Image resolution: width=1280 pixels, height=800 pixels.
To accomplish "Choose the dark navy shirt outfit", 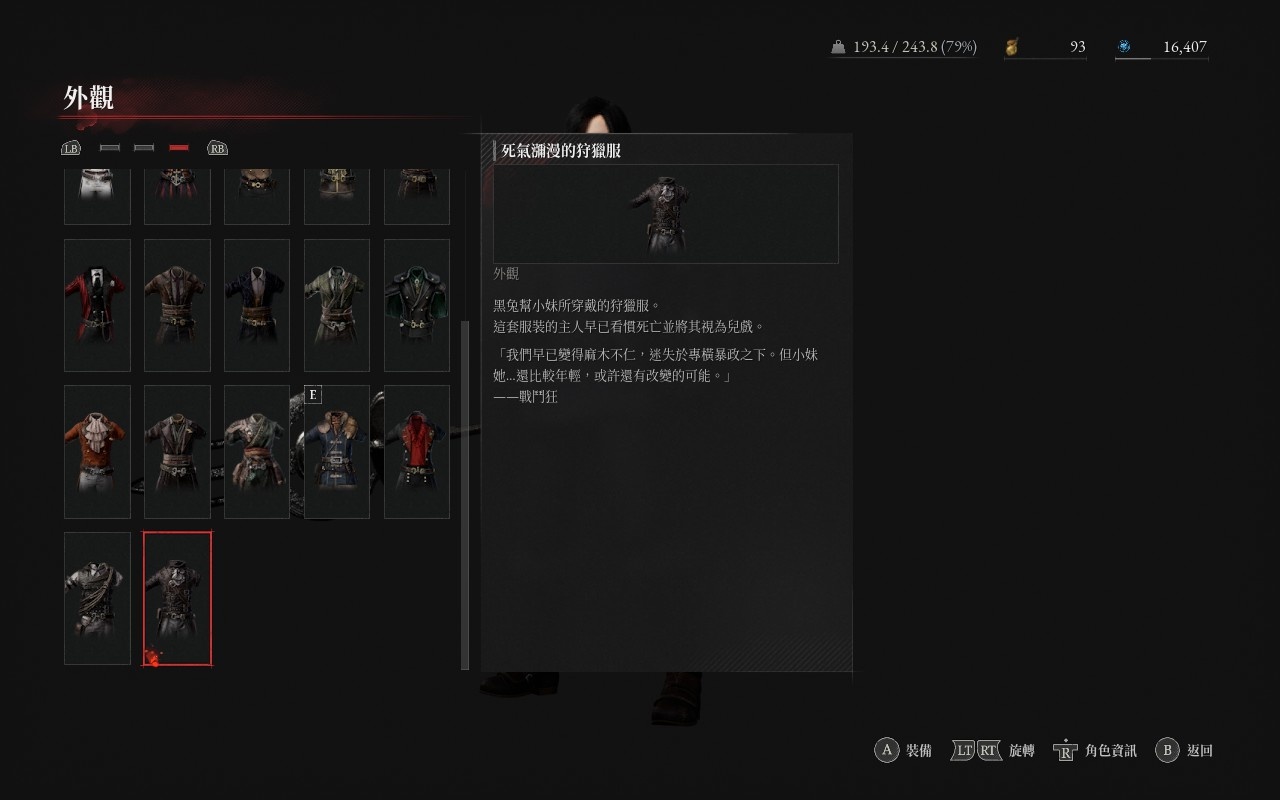I will click(257, 305).
